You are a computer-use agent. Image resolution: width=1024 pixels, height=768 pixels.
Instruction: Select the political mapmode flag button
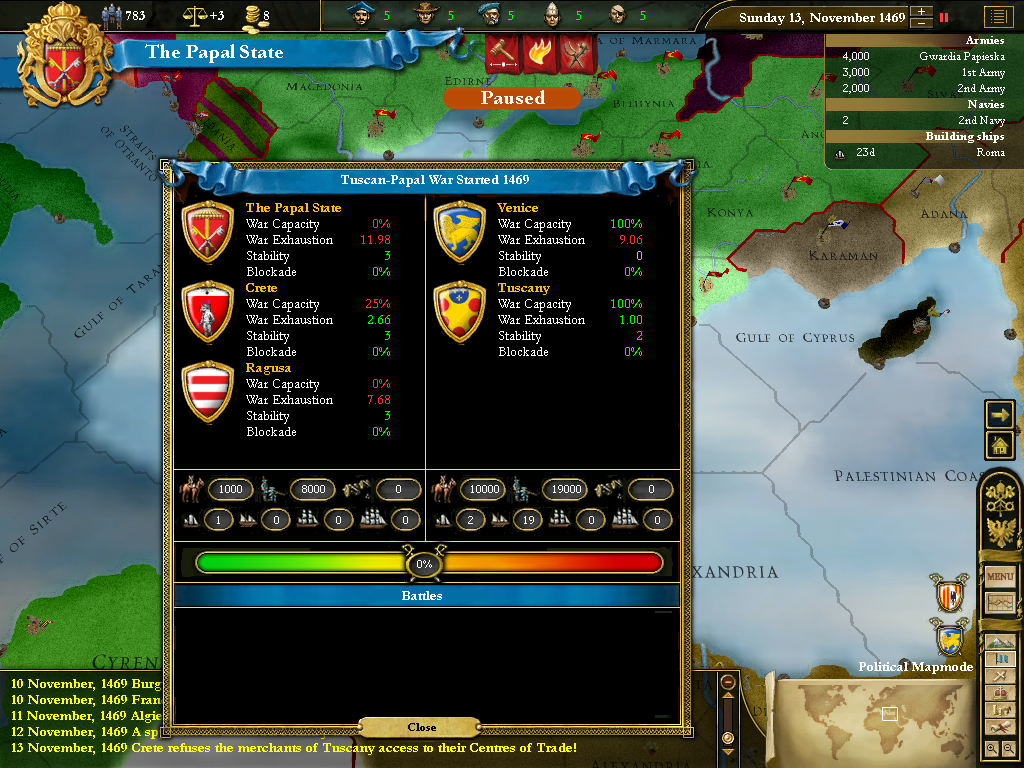tap(1000, 659)
